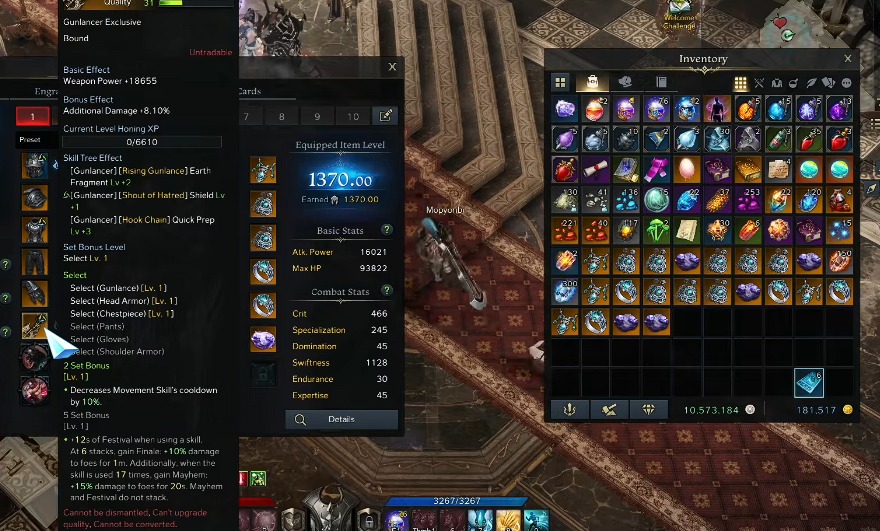Click the hammer button at inventory bottom

click(x=607, y=409)
